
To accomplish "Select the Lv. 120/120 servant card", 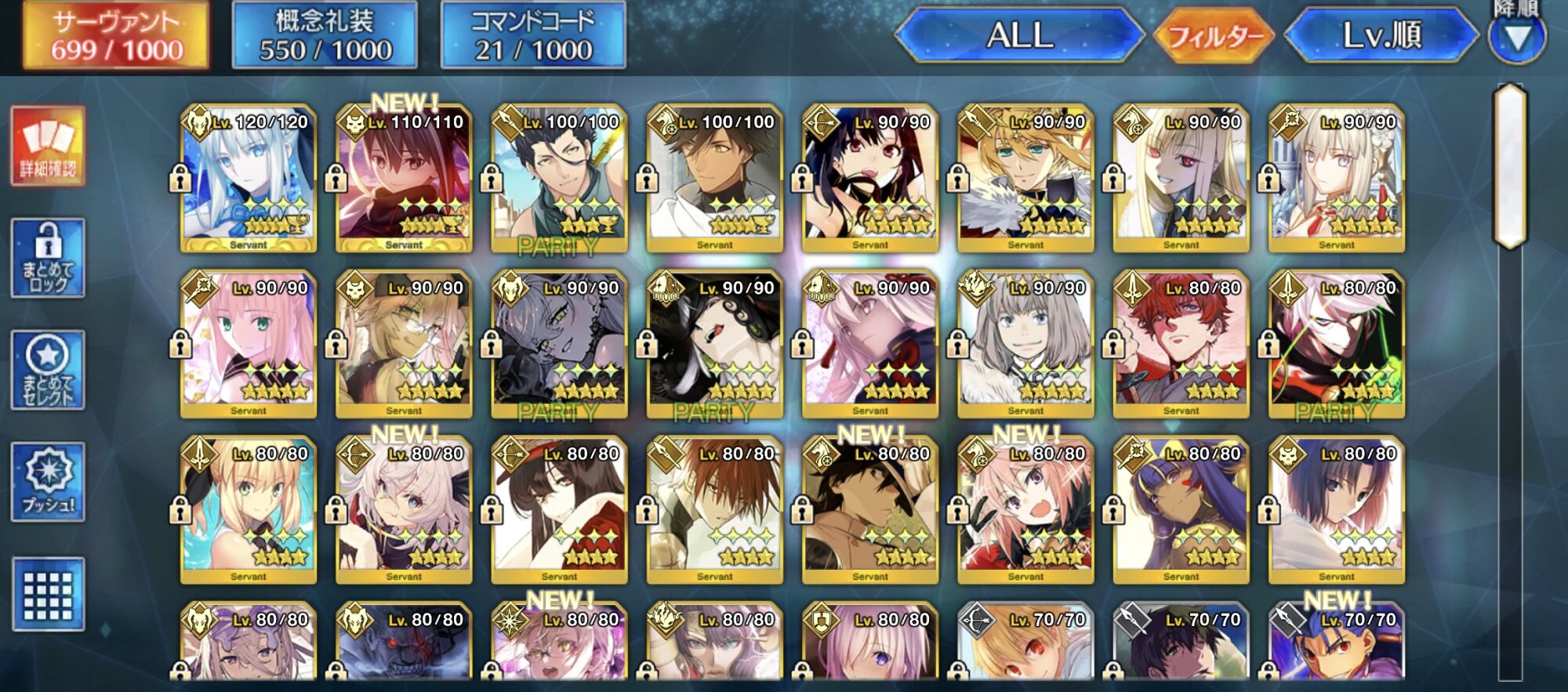I will (249, 179).
